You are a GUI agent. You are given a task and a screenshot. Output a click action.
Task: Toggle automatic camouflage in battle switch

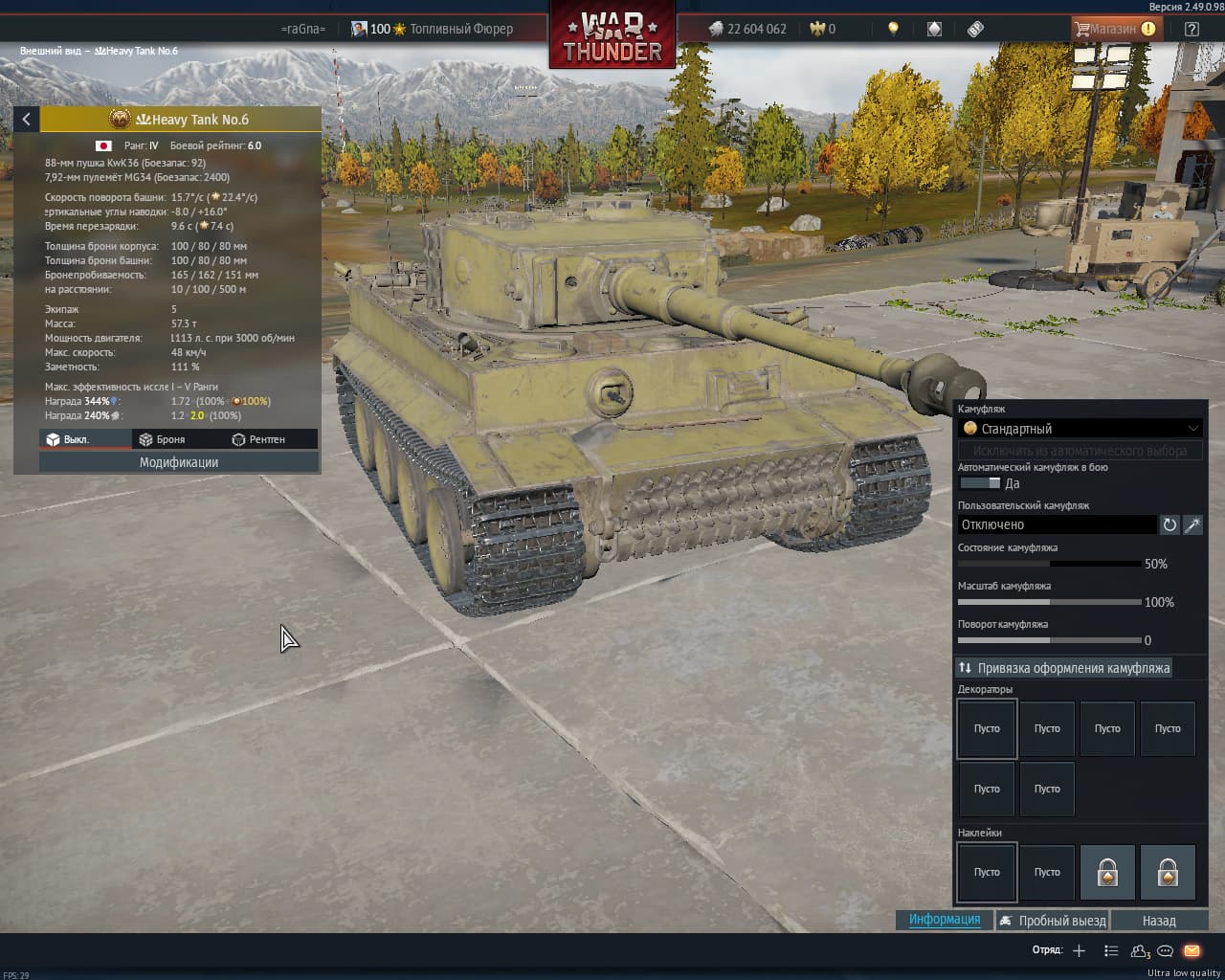point(980,483)
